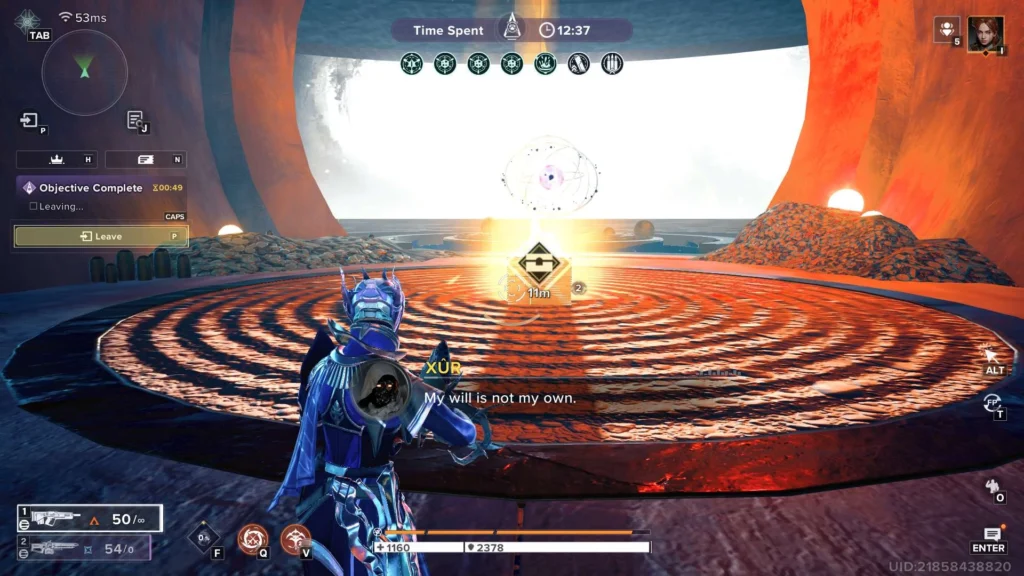The image size is (1024, 576).
Task: Activate the orange winged skill icon
Action: pyautogui.click(x=295, y=538)
